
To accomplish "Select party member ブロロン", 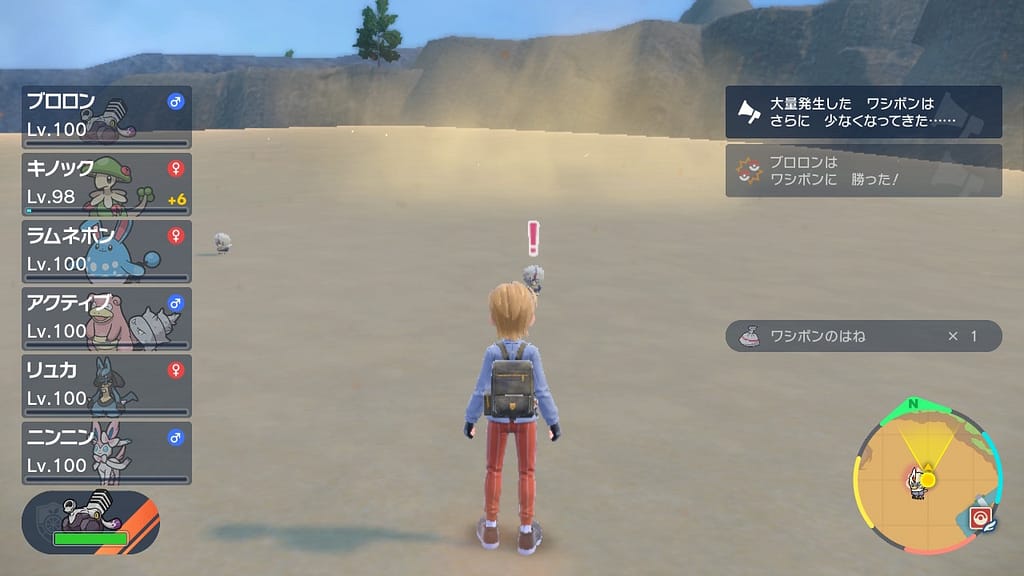I will [x=106, y=117].
